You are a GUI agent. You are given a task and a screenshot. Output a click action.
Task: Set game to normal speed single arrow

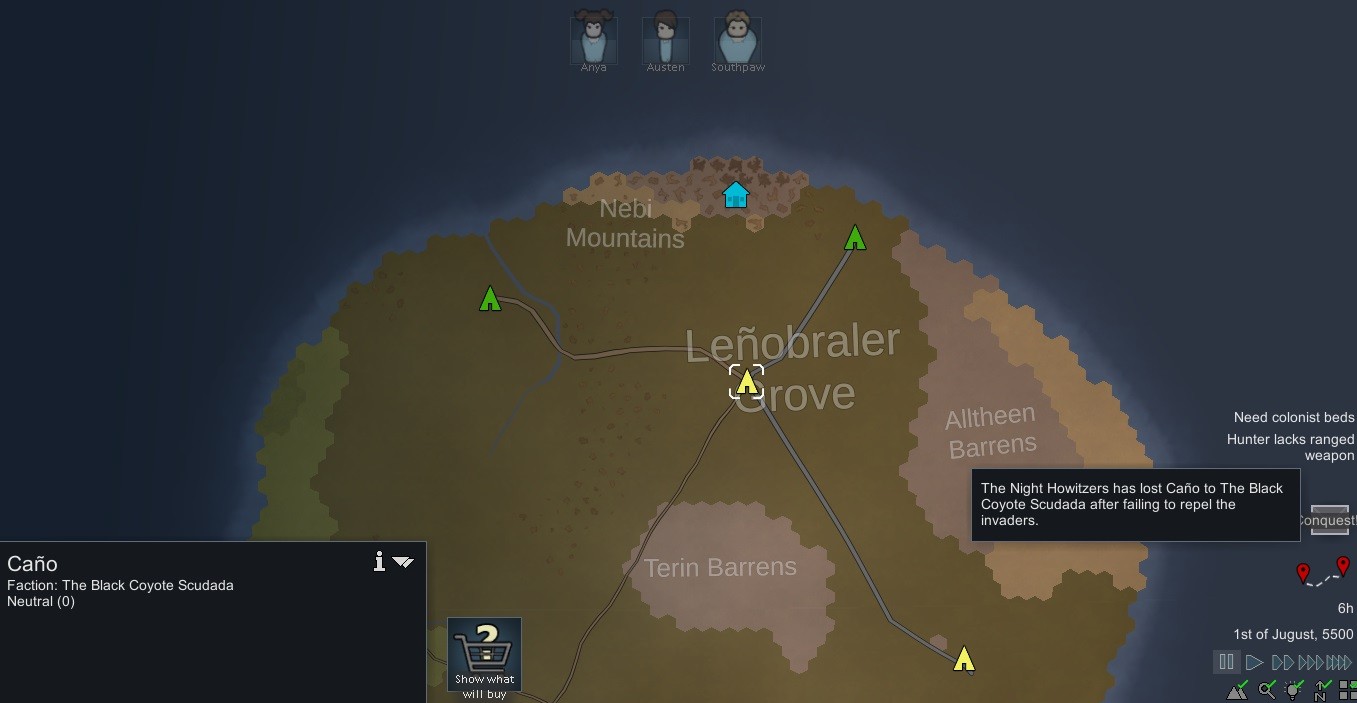(x=1254, y=662)
